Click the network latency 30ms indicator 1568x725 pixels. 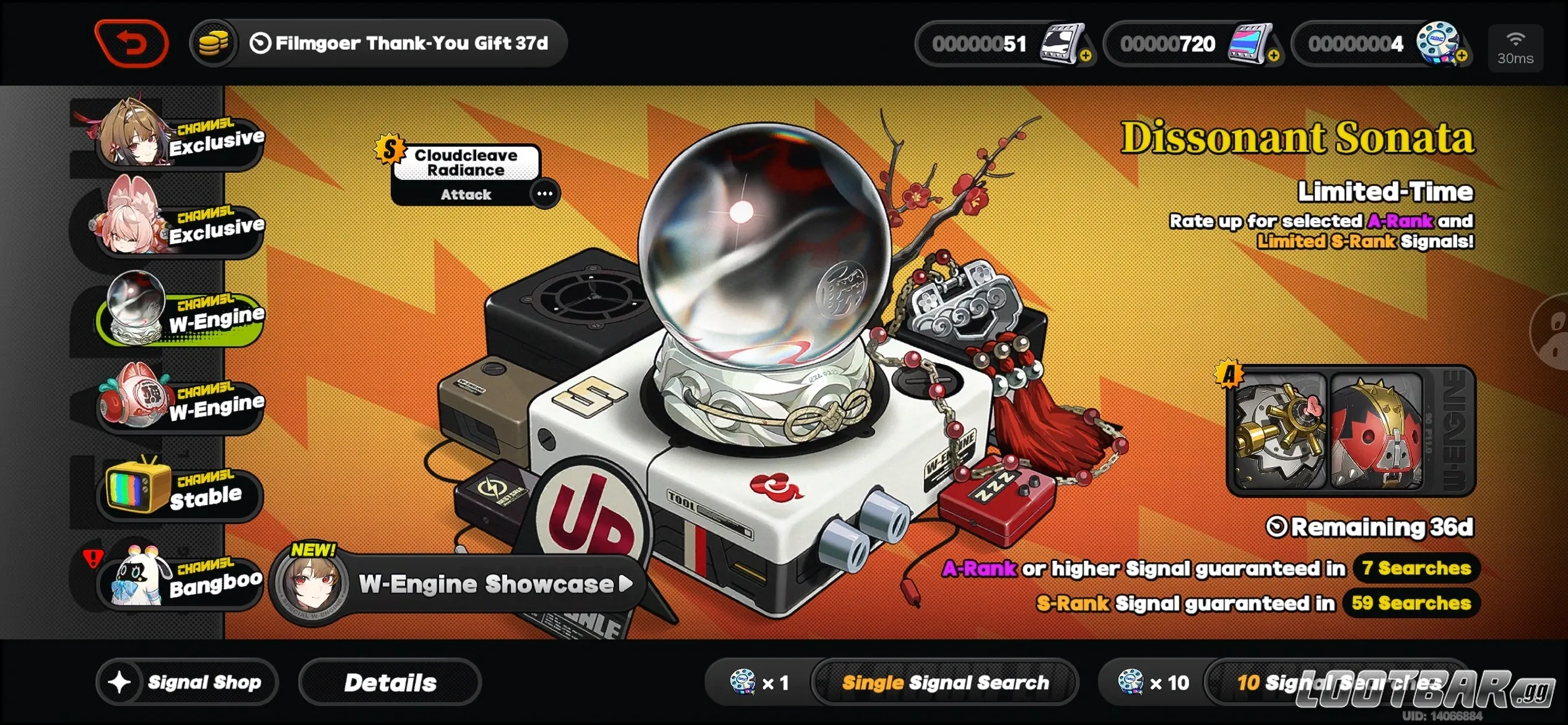point(1515,48)
